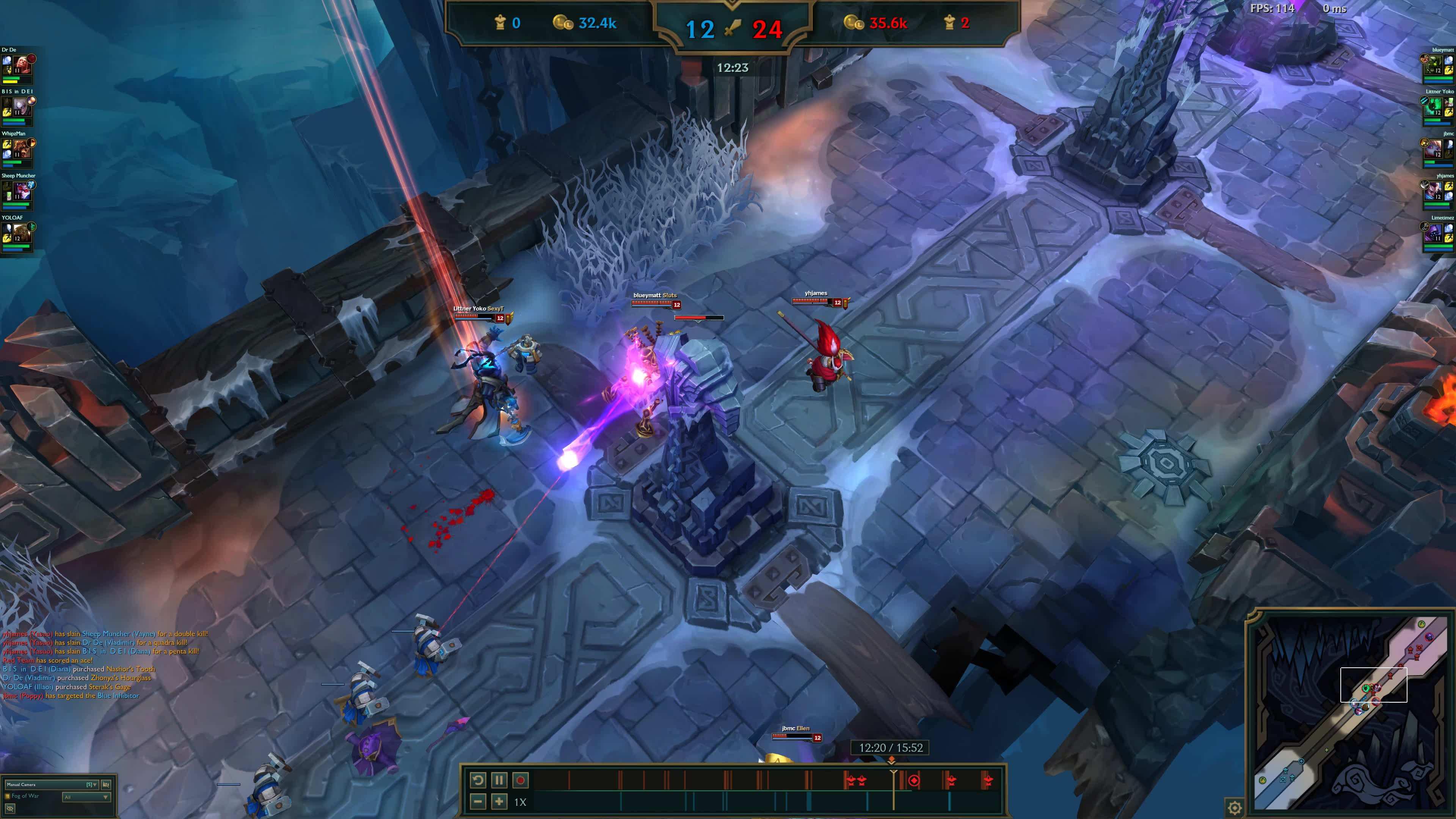
Task: Toggle the crossed-out eye interface visibility button
Action: (9, 809)
